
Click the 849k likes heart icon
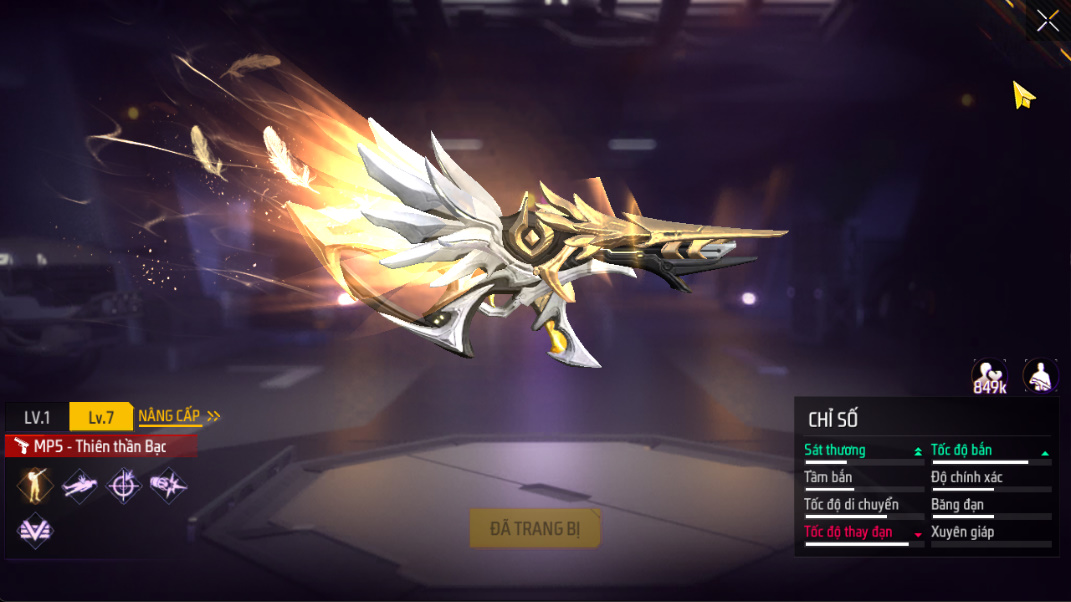989,376
